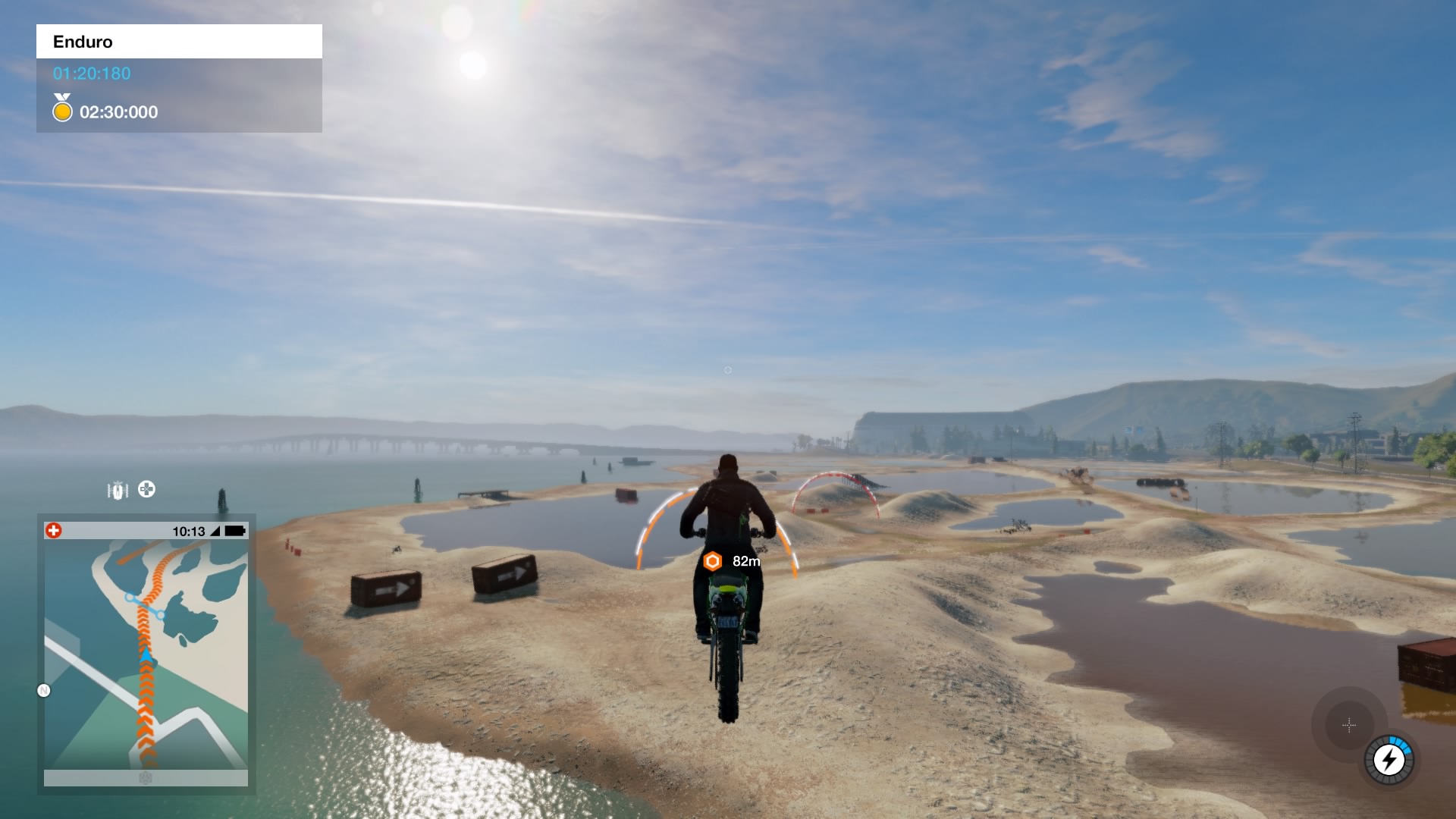This screenshot has width=1456, height=819.
Task: Click the red medical cross icon
Action: click(x=54, y=531)
